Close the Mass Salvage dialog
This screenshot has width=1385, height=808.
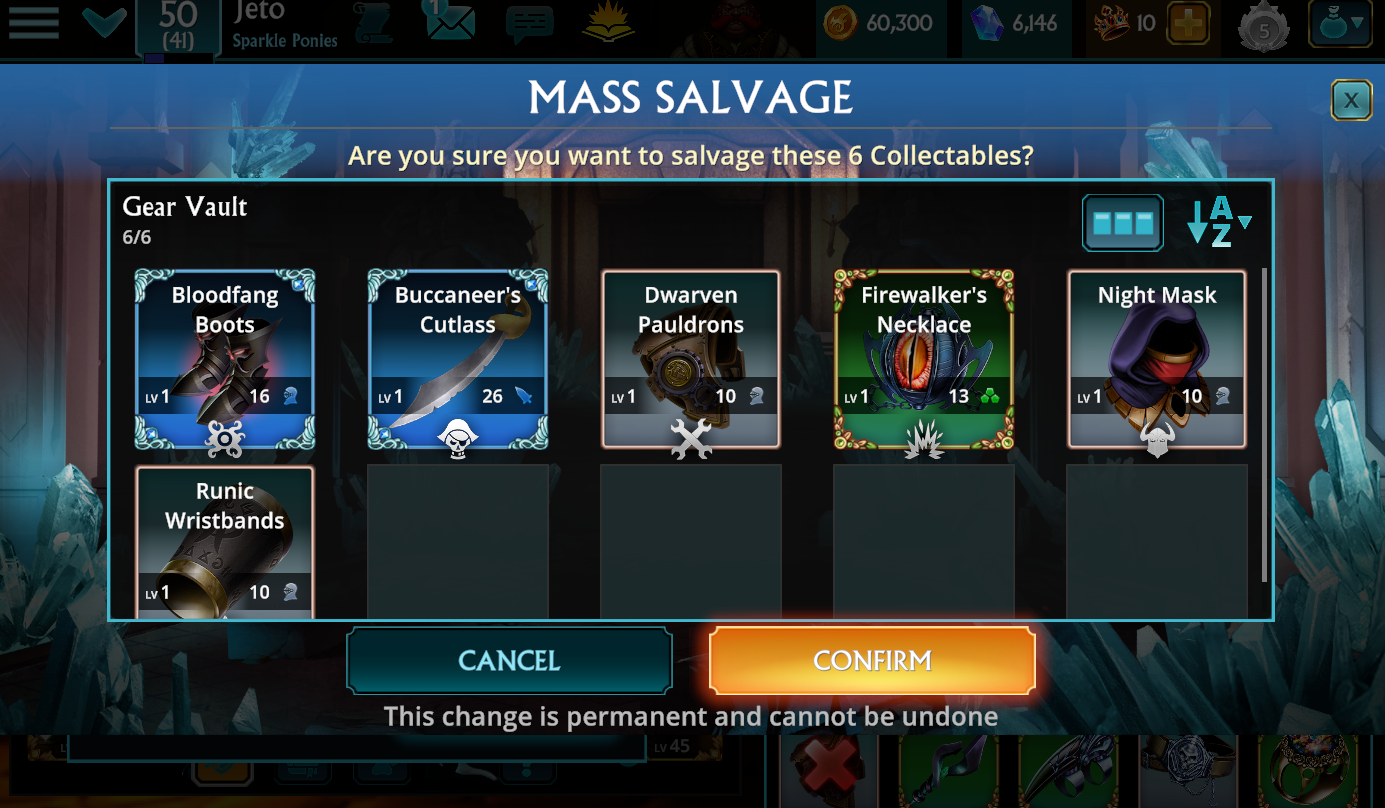(1351, 100)
